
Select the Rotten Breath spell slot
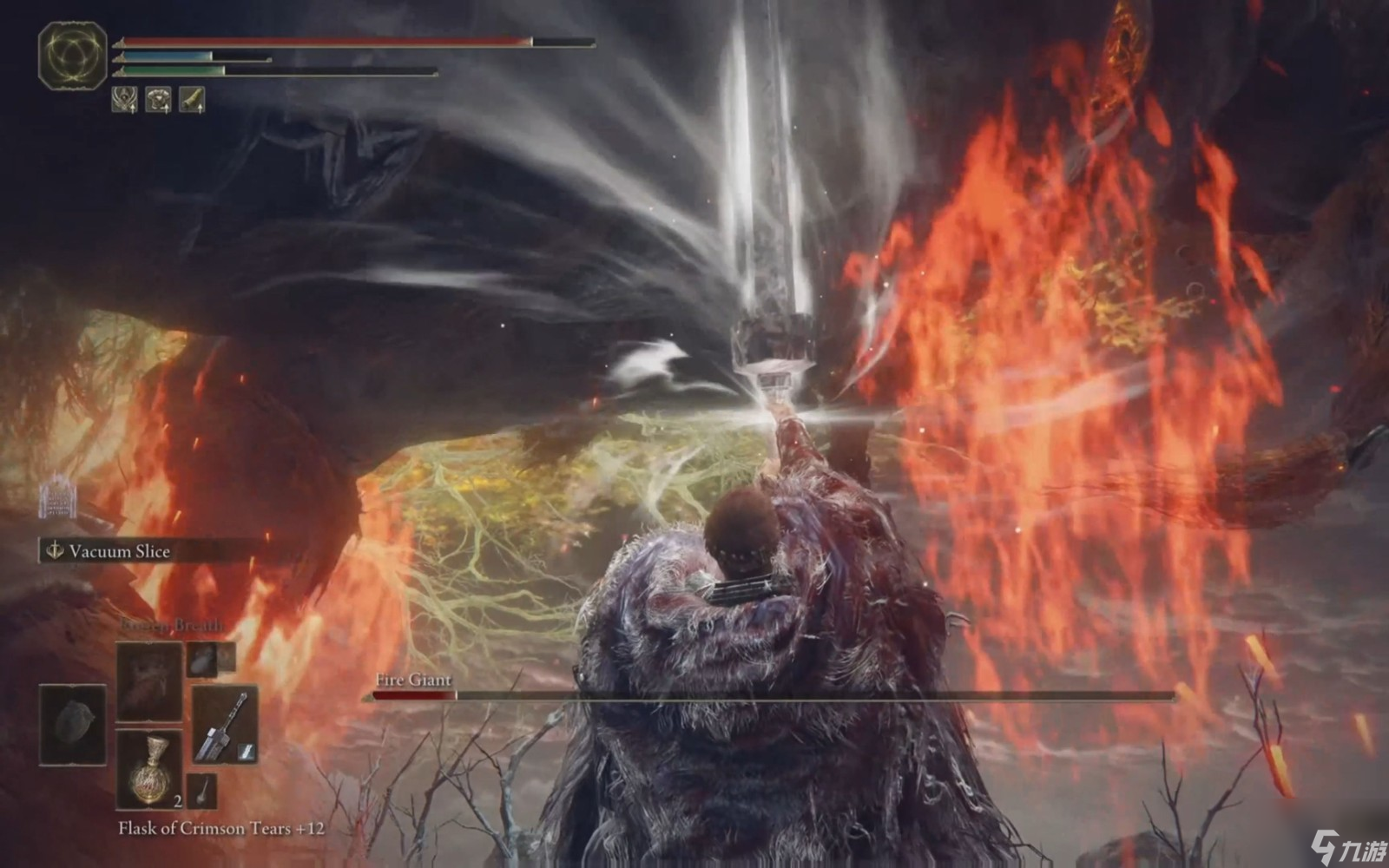(149, 681)
